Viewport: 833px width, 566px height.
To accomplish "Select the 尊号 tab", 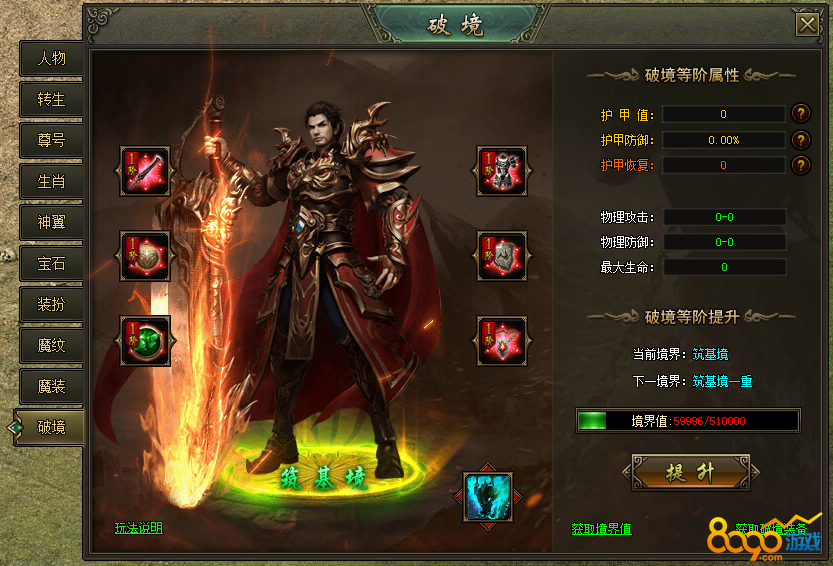I will coord(51,140).
